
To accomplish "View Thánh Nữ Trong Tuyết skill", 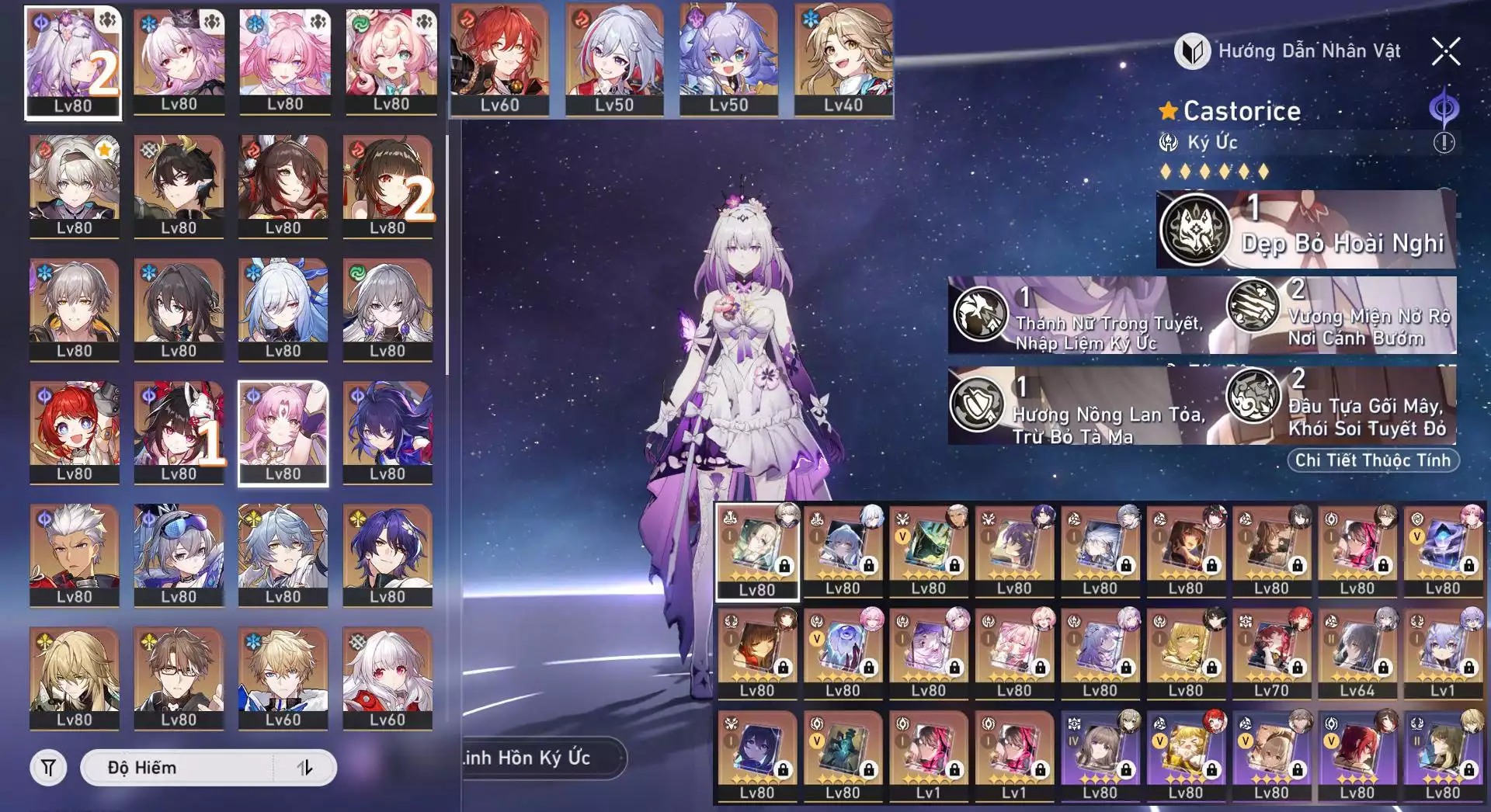I will click(1079, 316).
